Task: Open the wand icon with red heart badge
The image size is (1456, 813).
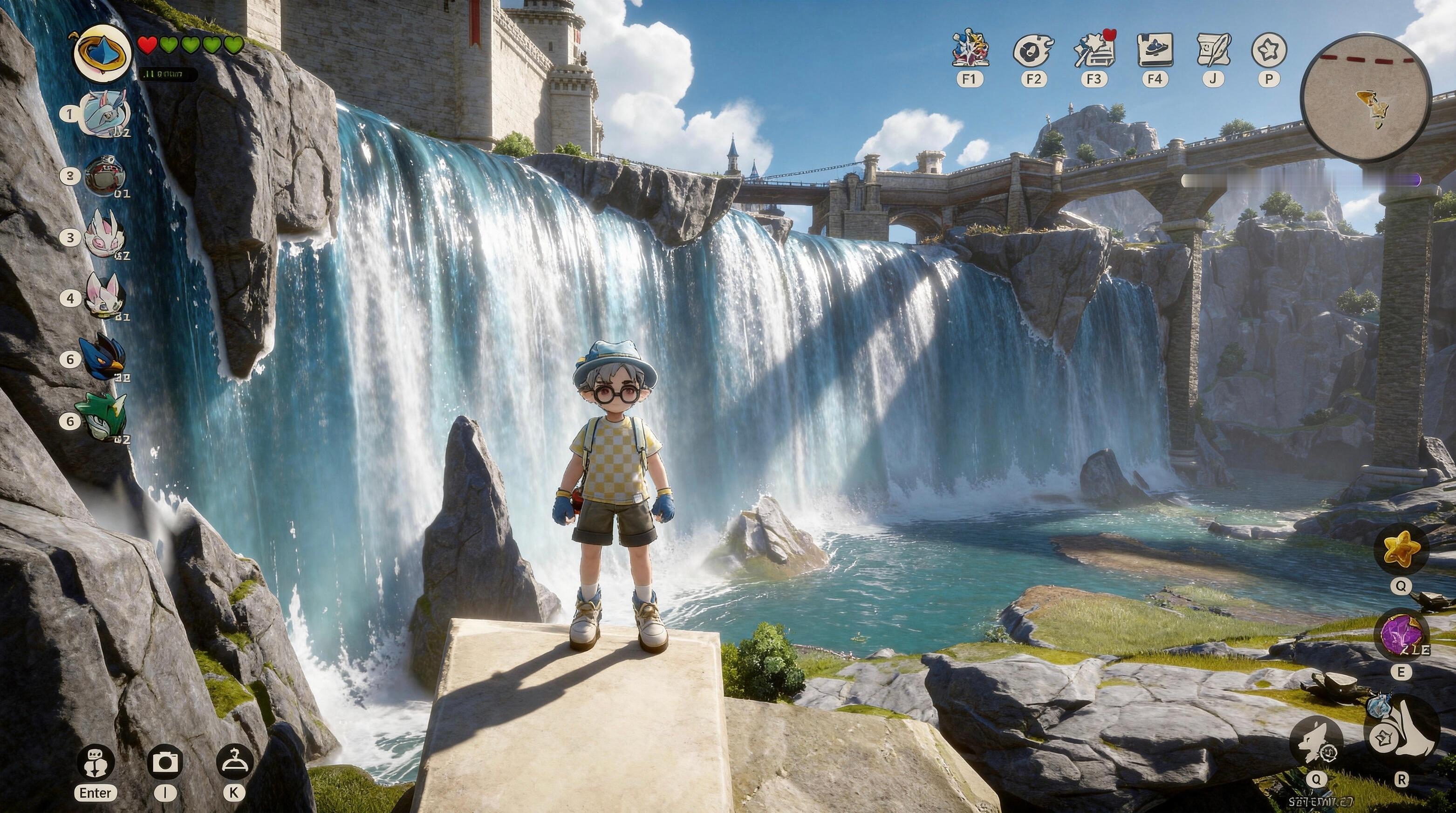Action: [x=1094, y=50]
